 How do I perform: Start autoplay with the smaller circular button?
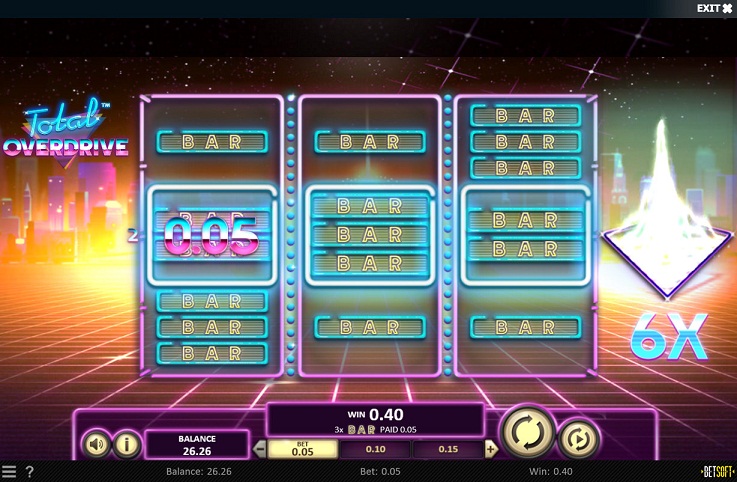pyautogui.click(x=578, y=438)
